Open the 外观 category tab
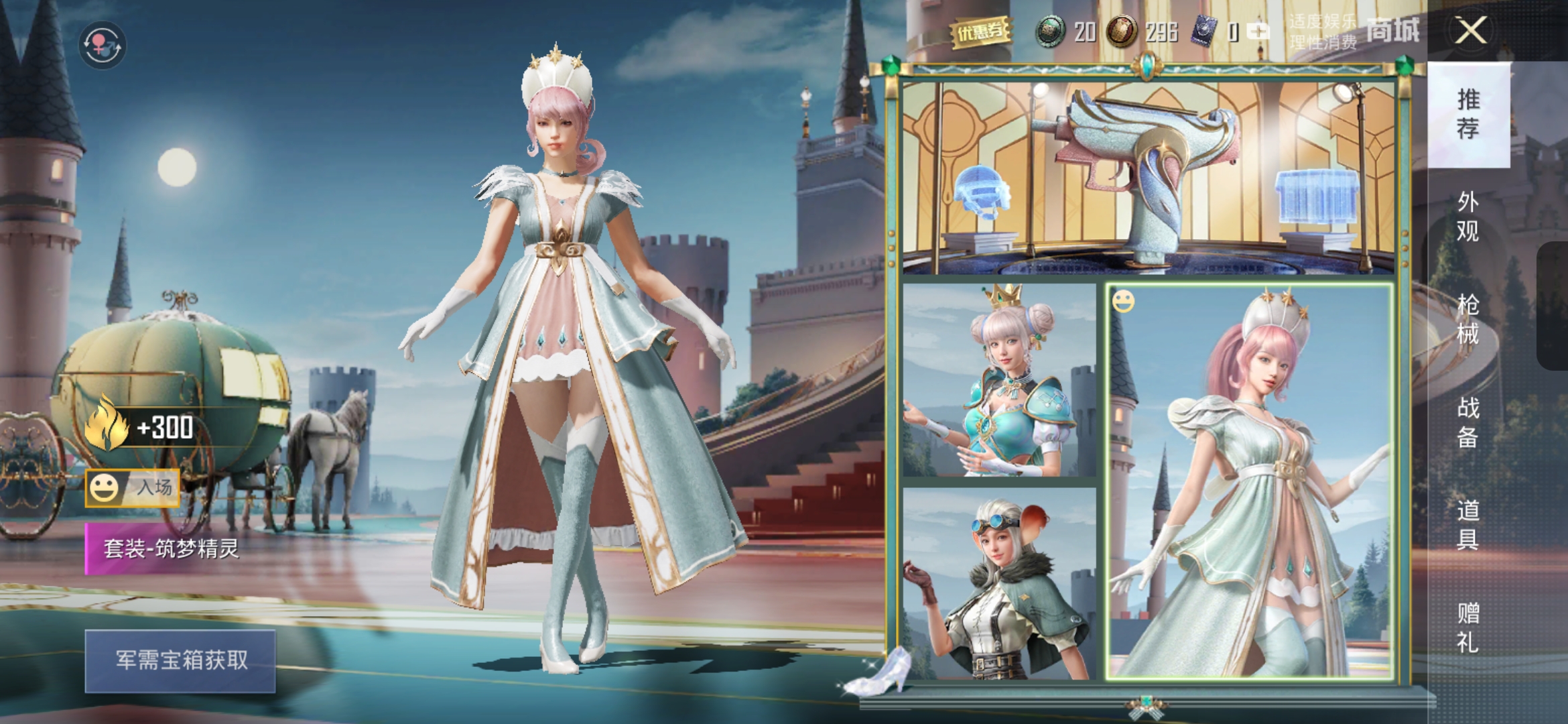 pos(1468,216)
